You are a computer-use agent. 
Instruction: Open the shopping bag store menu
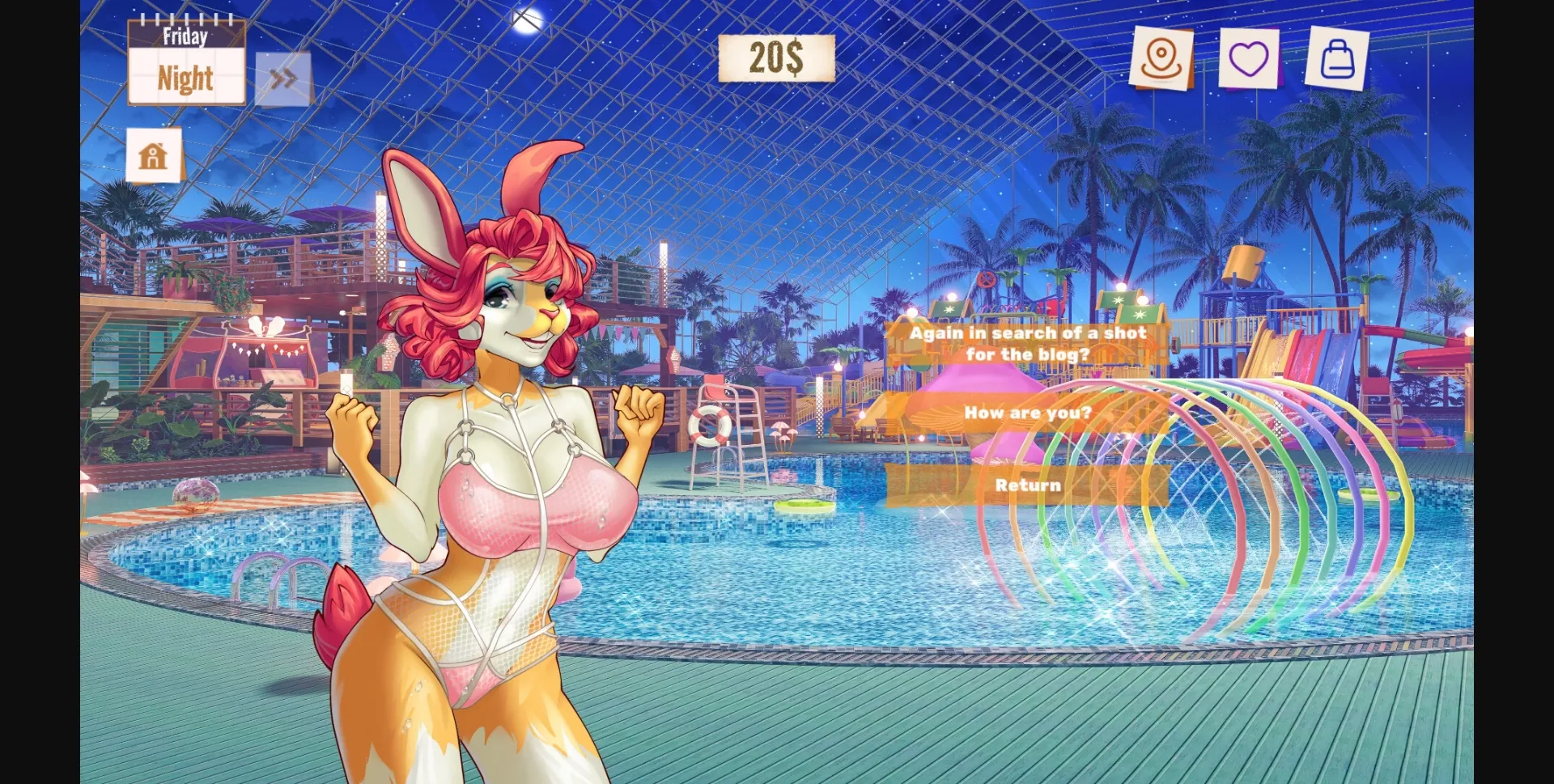coord(1337,58)
